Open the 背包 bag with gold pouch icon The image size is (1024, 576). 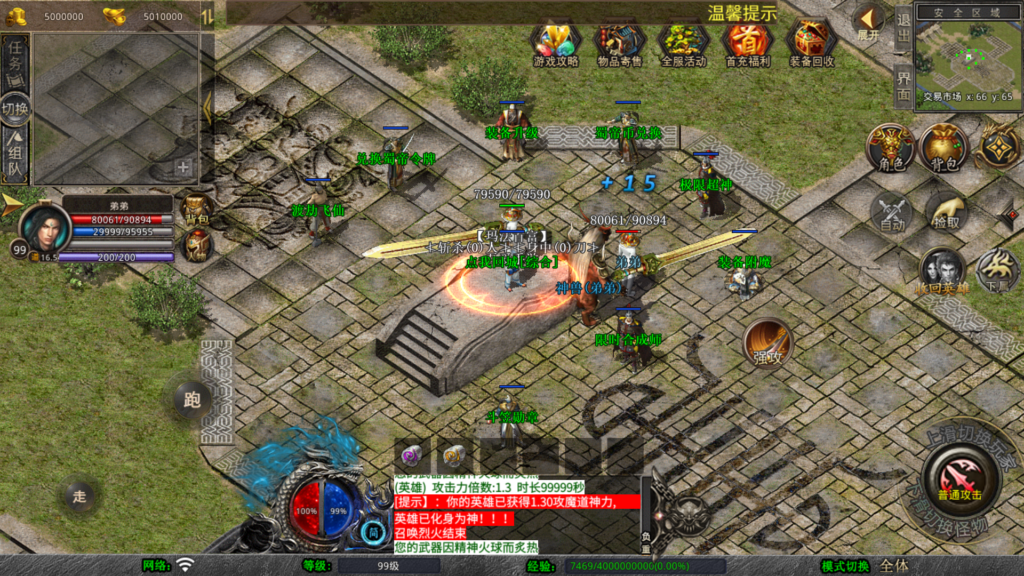pos(944,147)
